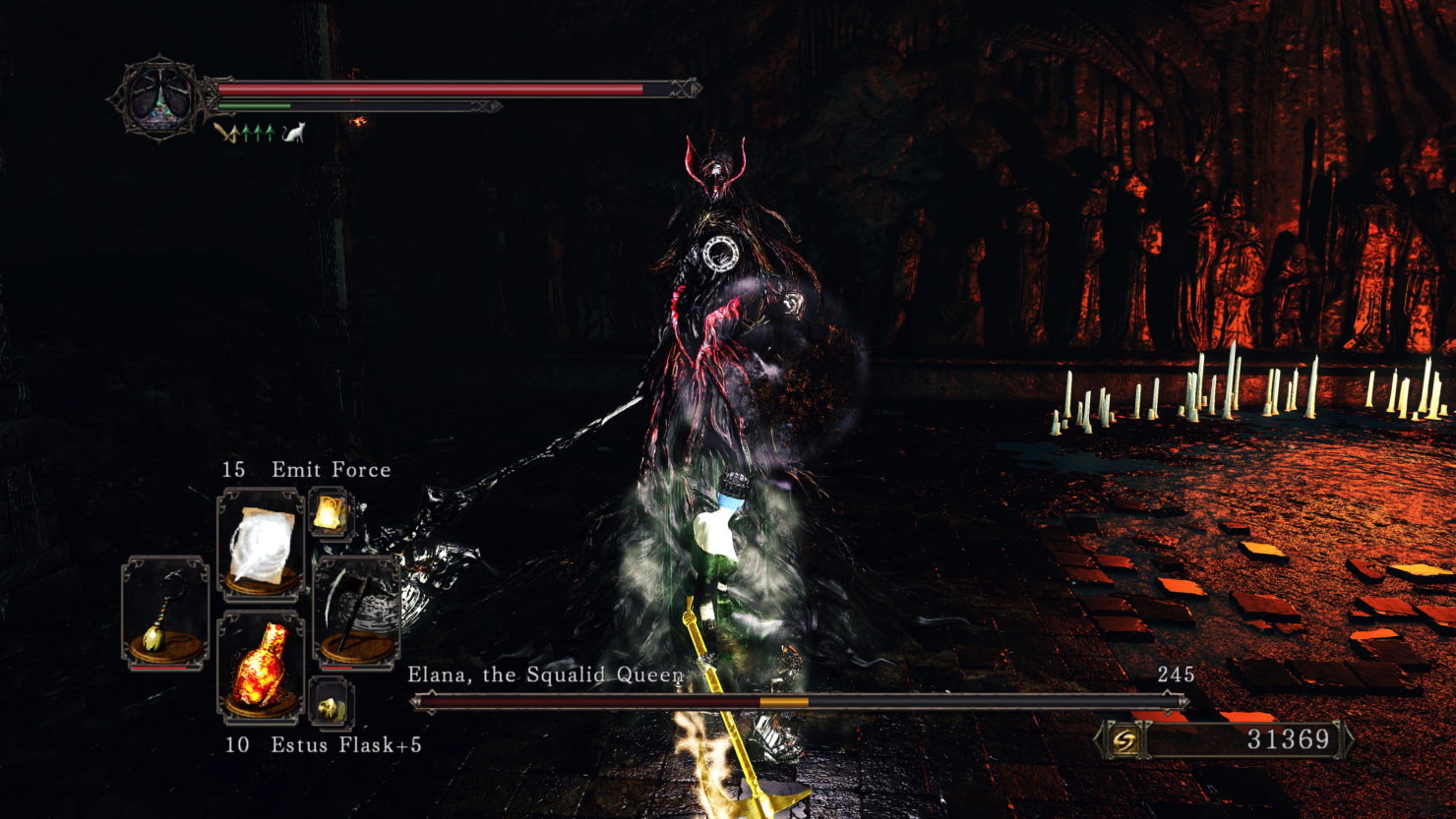
Task: Select the Emit Force label text
Action: (330, 469)
